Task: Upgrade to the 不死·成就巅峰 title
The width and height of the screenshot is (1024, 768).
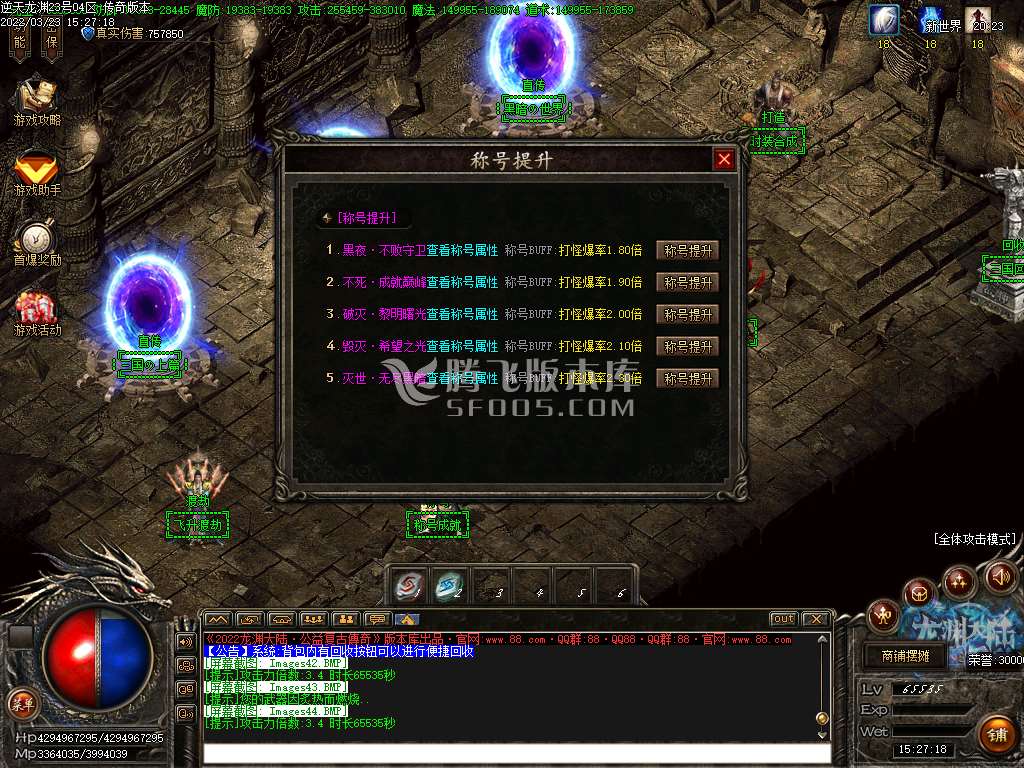Action: [x=688, y=283]
